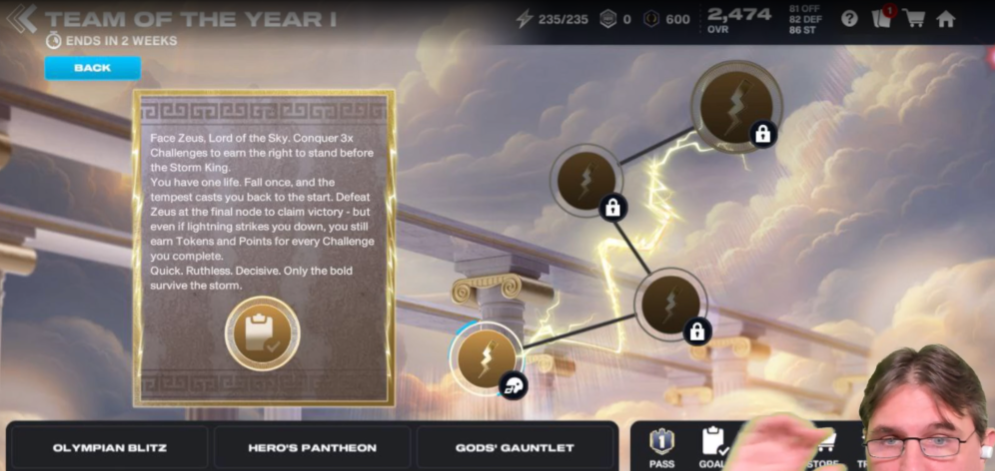The height and width of the screenshot is (471, 995).
Task: Open the card packs icon with notification
Action: (x=881, y=18)
